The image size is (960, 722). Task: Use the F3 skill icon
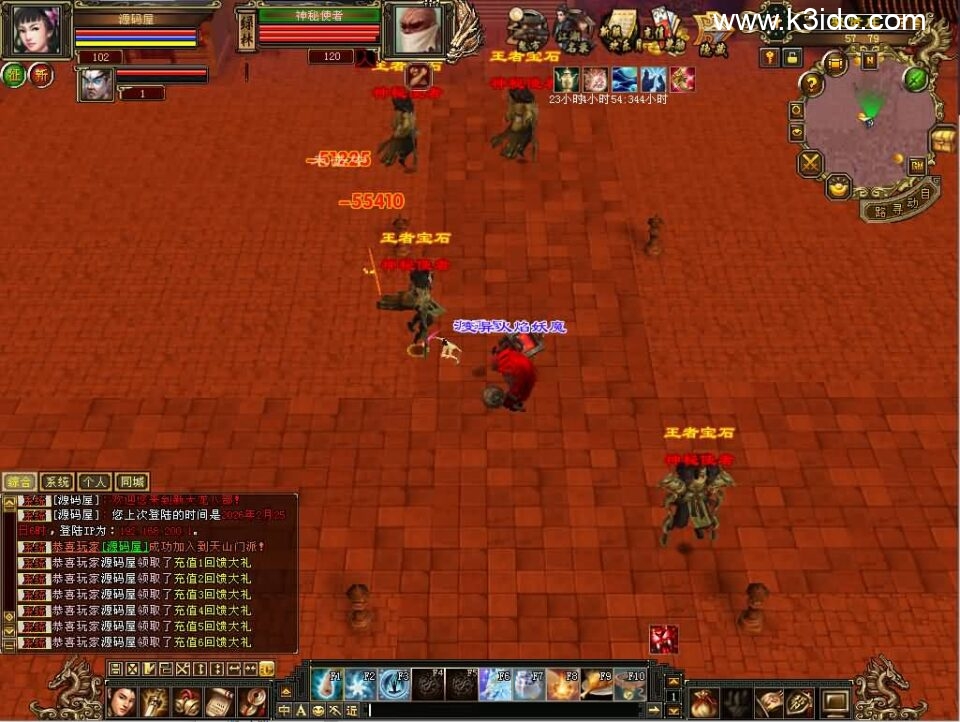click(395, 684)
